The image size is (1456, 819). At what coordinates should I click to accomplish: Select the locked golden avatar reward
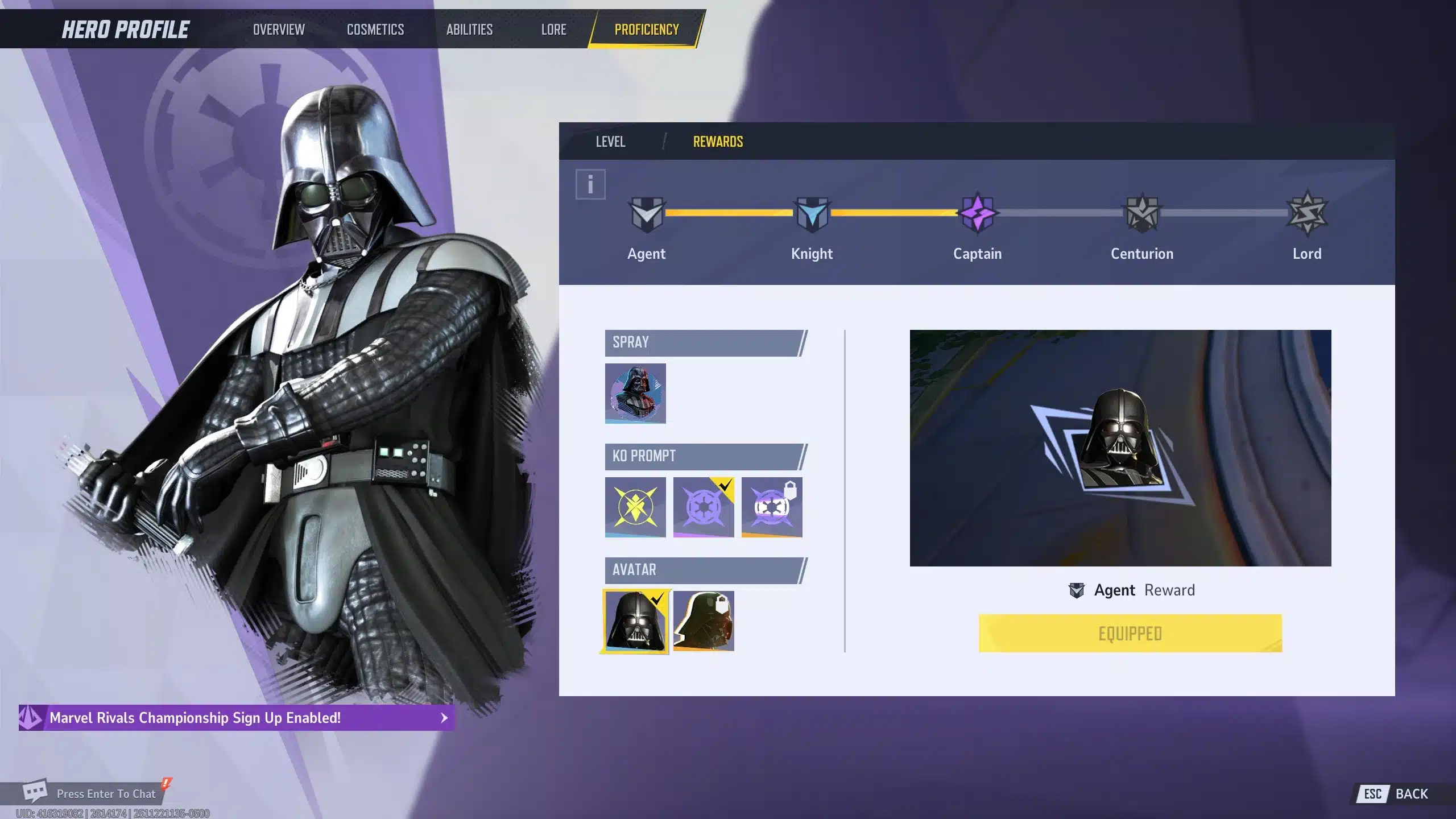[704, 621]
